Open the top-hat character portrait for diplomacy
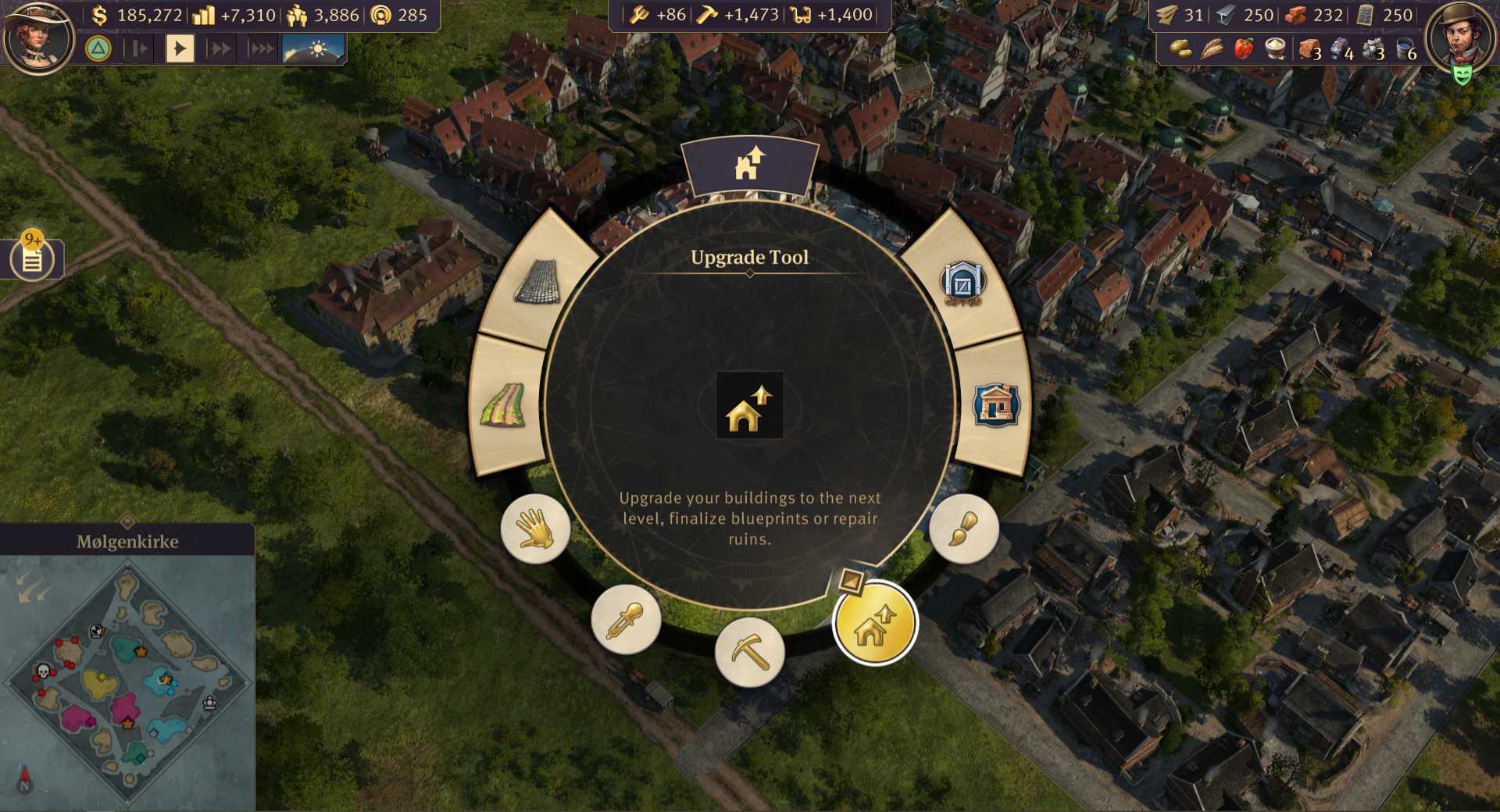The width and height of the screenshot is (1500, 812). click(x=1460, y=35)
